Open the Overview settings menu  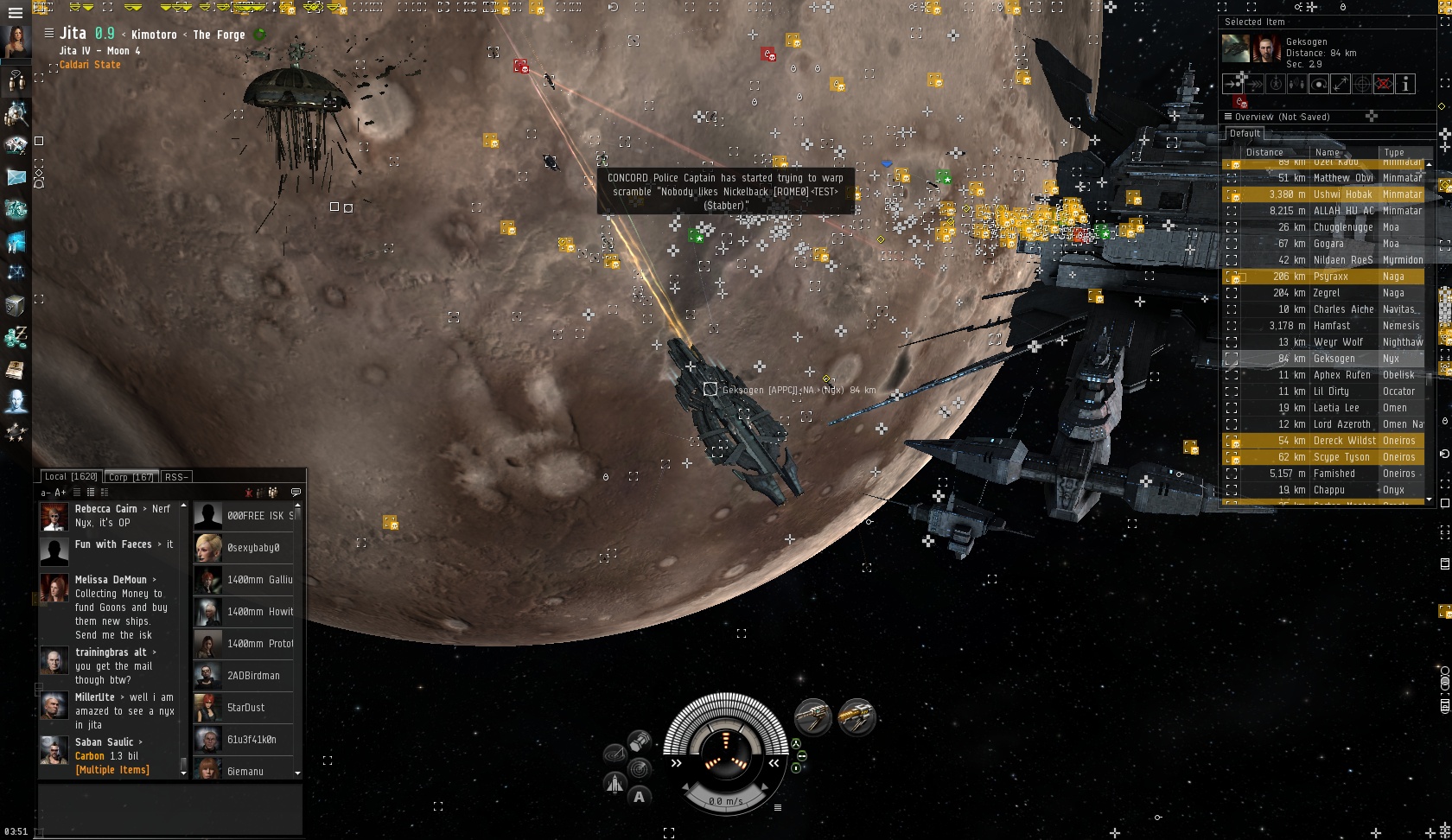(1227, 117)
